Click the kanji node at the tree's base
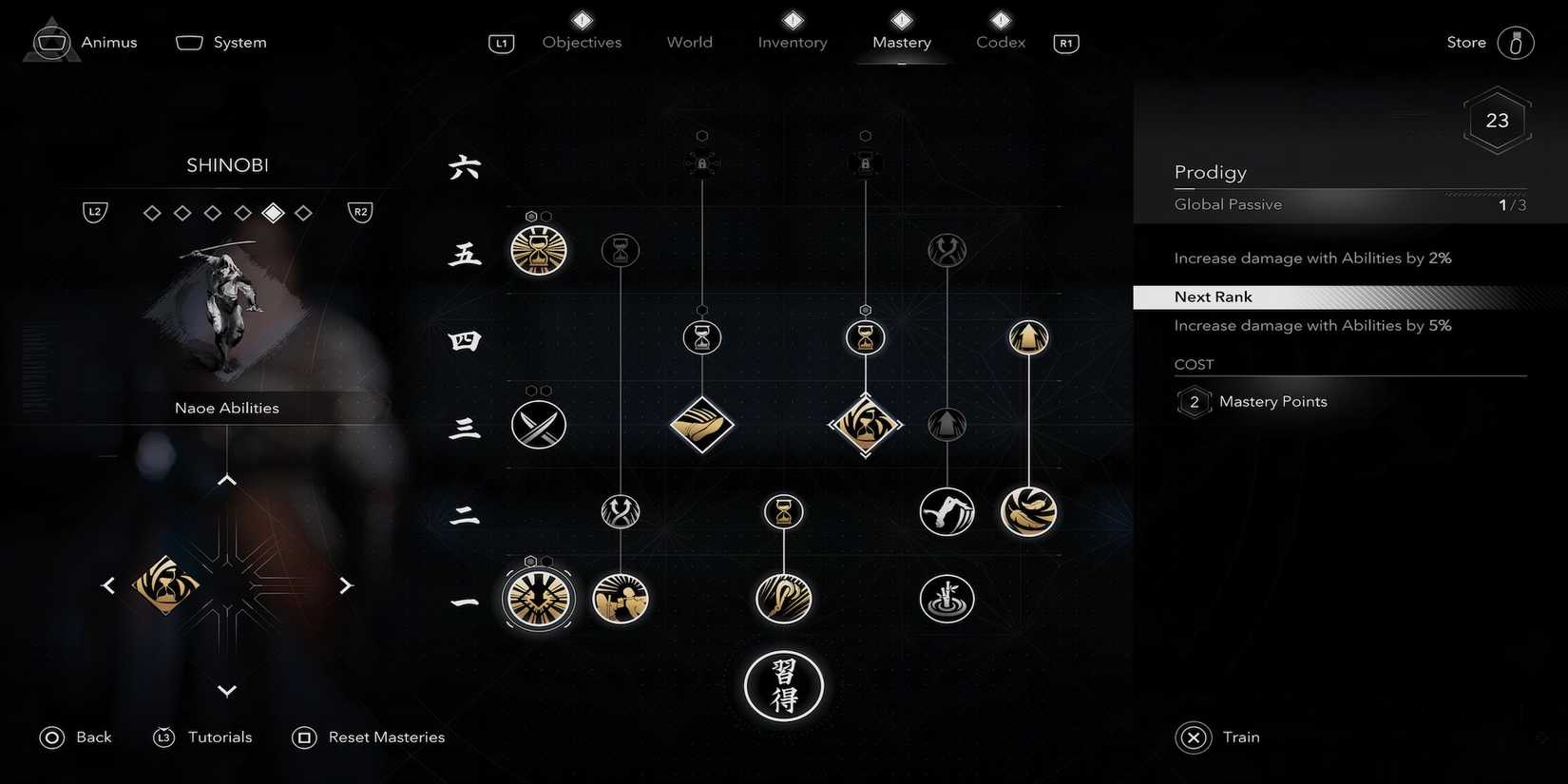This screenshot has height=784, width=1568. (x=783, y=686)
